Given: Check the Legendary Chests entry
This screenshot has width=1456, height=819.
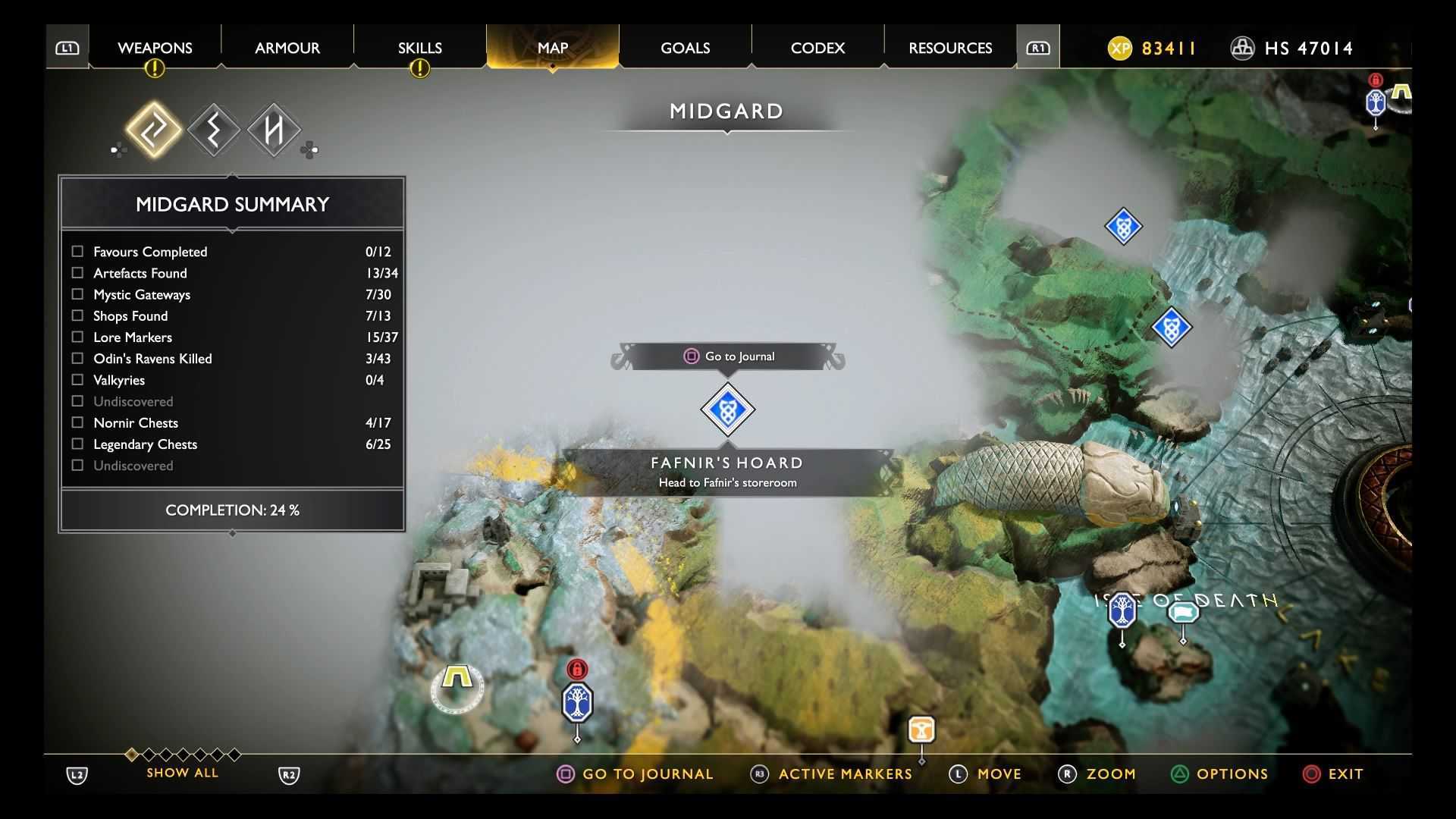Looking at the screenshot, I should 77,444.
